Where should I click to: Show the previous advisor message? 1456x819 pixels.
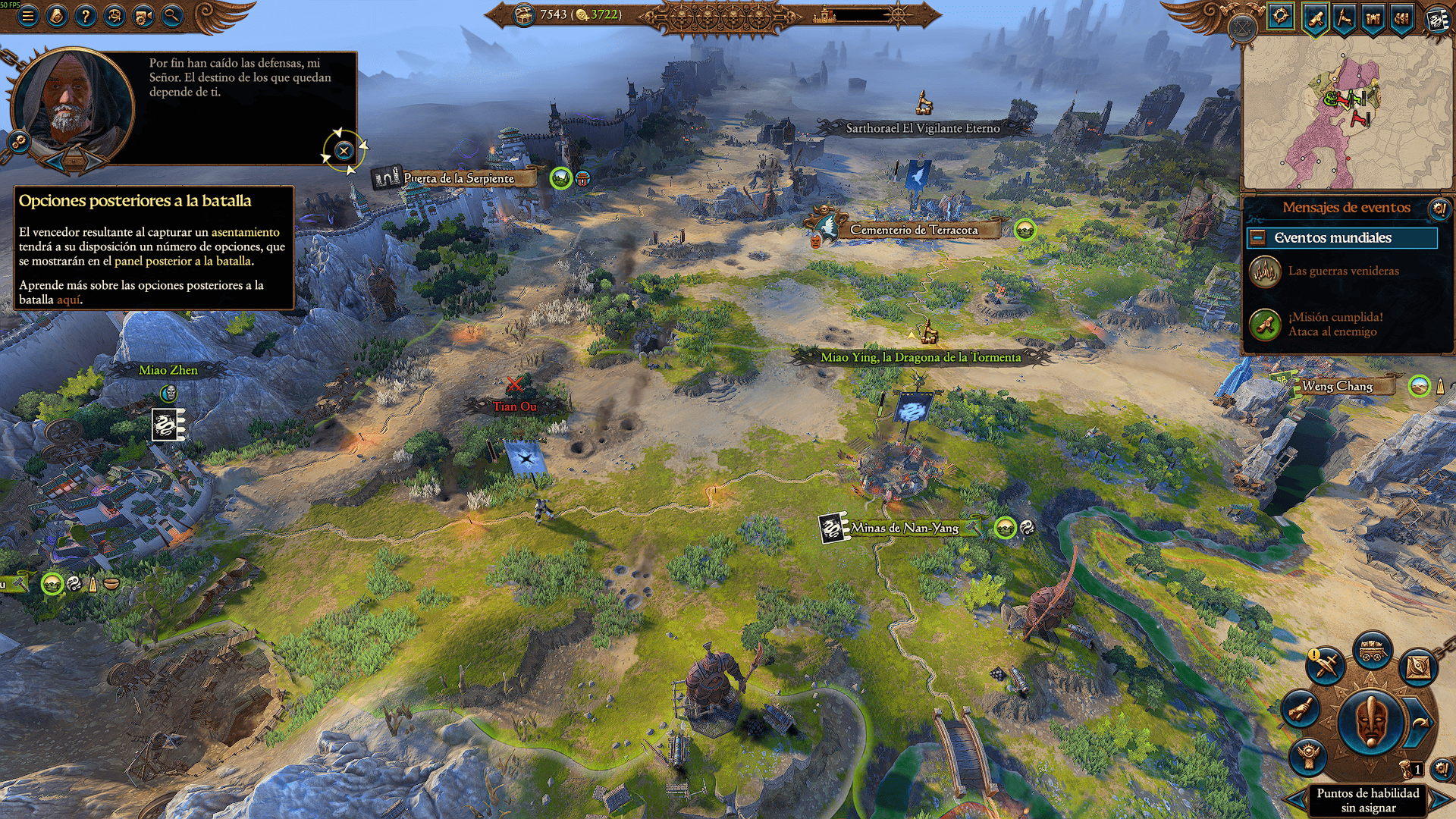pos(55,160)
